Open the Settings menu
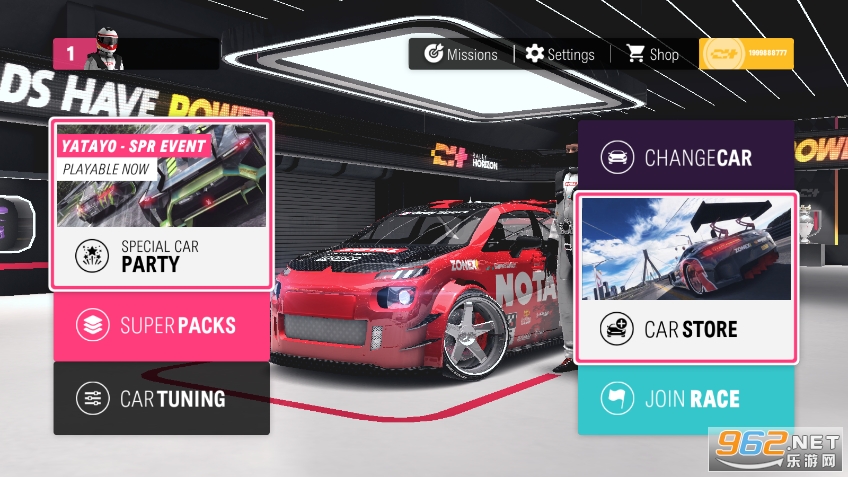Image resolution: width=848 pixels, height=477 pixels. tap(560, 54)
